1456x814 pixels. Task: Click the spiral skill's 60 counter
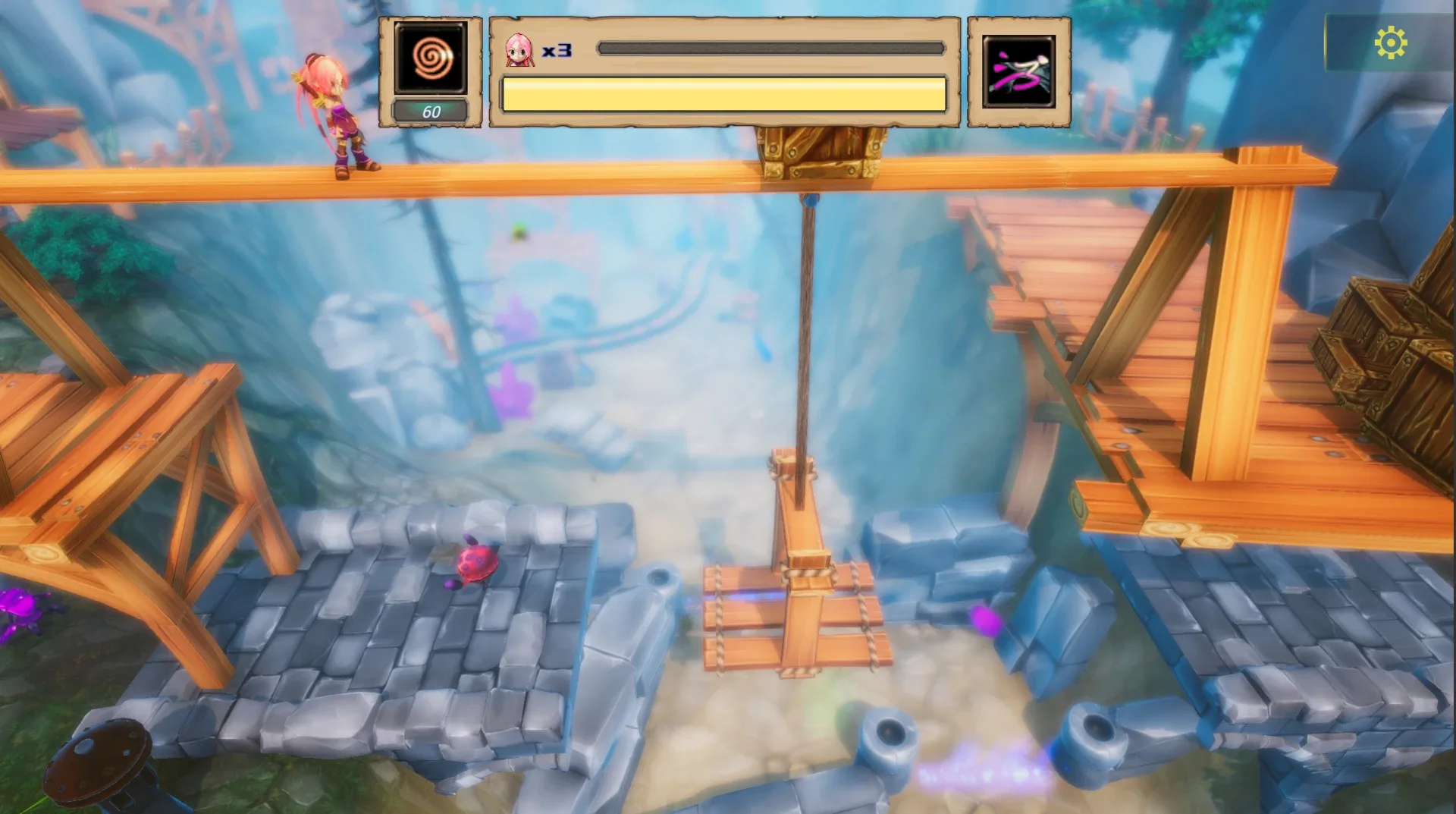tap(430, 112)
